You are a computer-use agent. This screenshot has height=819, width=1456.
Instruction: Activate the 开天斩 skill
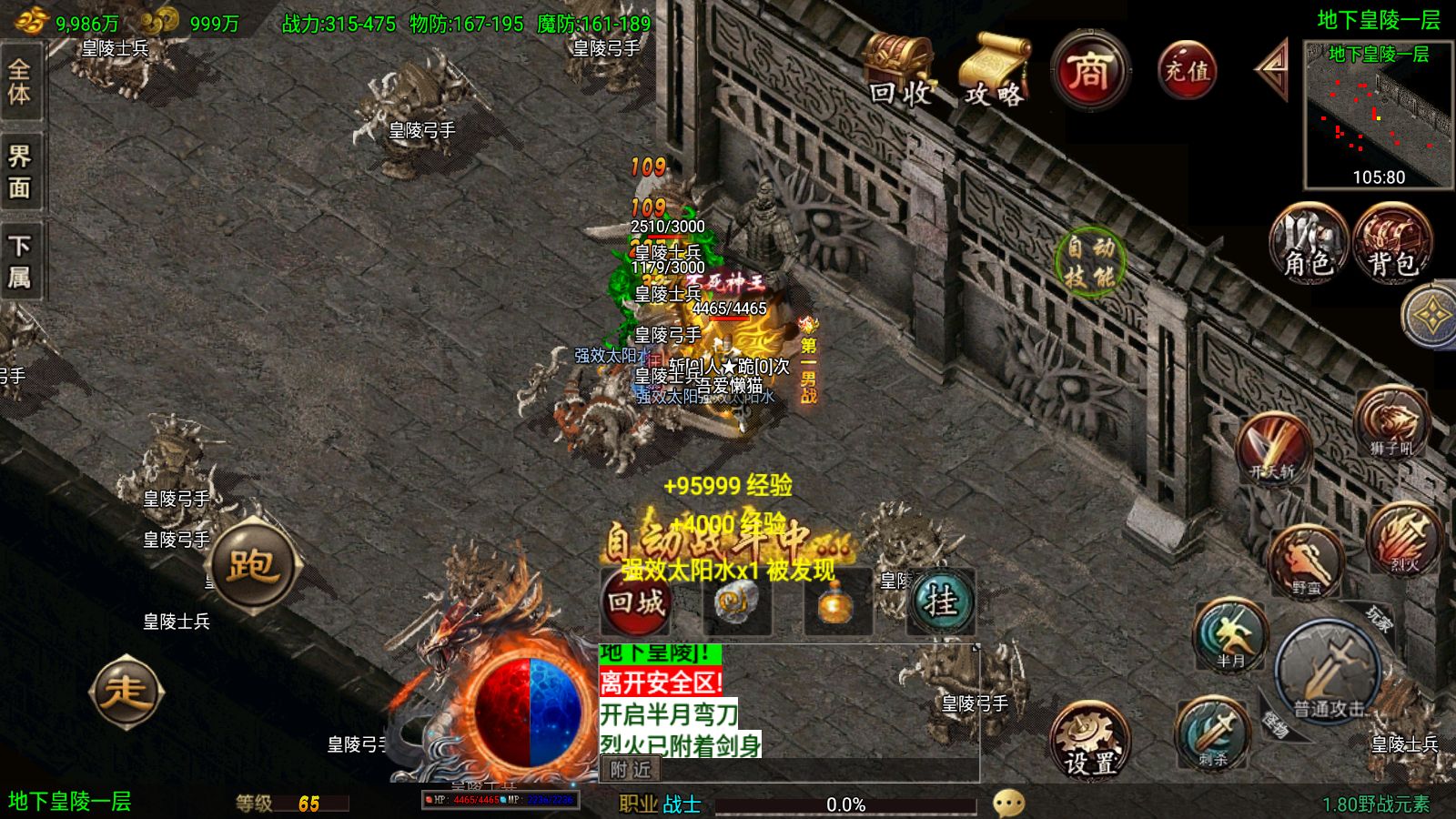[x=1272, y=448]
